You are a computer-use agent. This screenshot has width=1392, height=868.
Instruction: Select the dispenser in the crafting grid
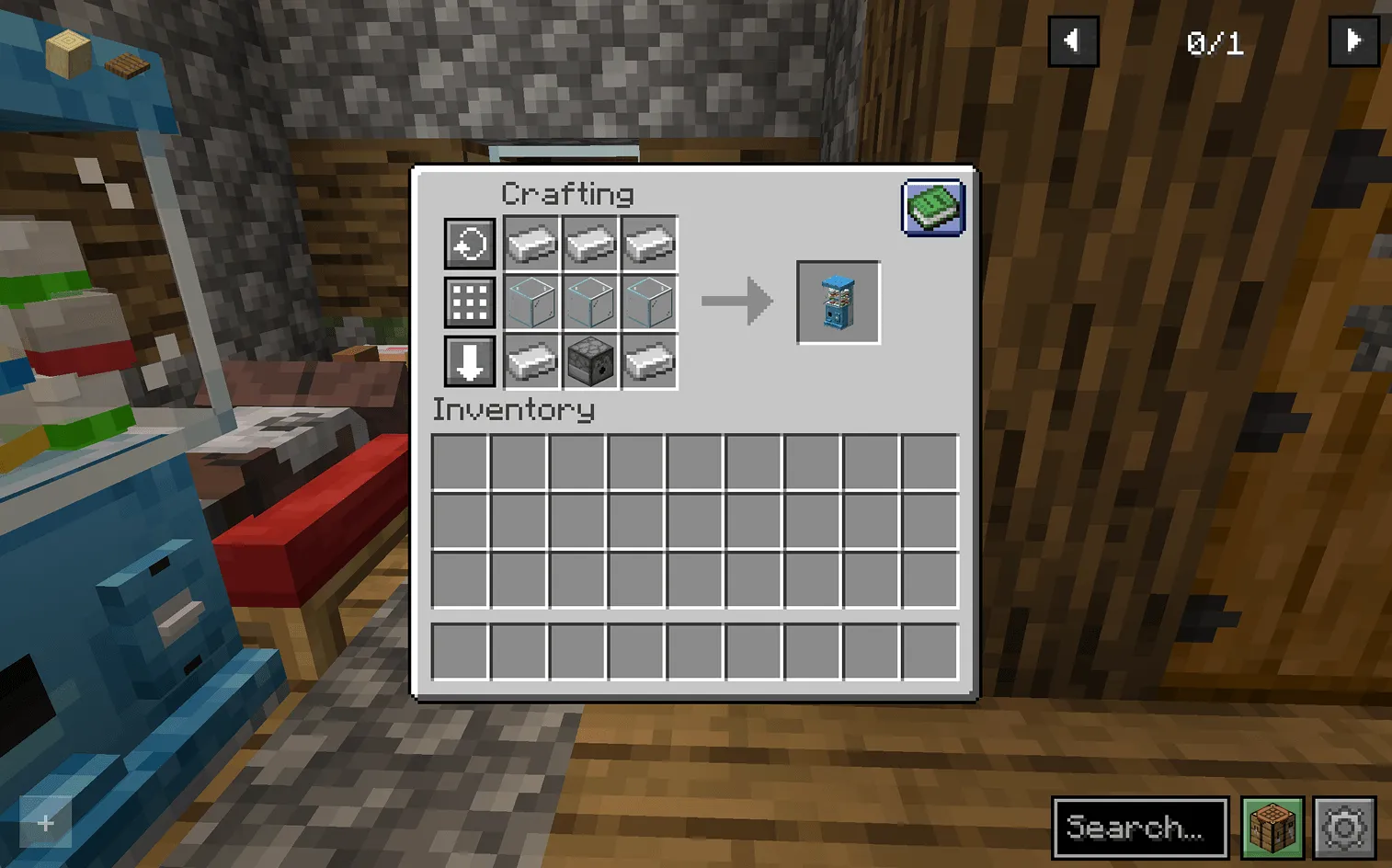click(589, 361)
